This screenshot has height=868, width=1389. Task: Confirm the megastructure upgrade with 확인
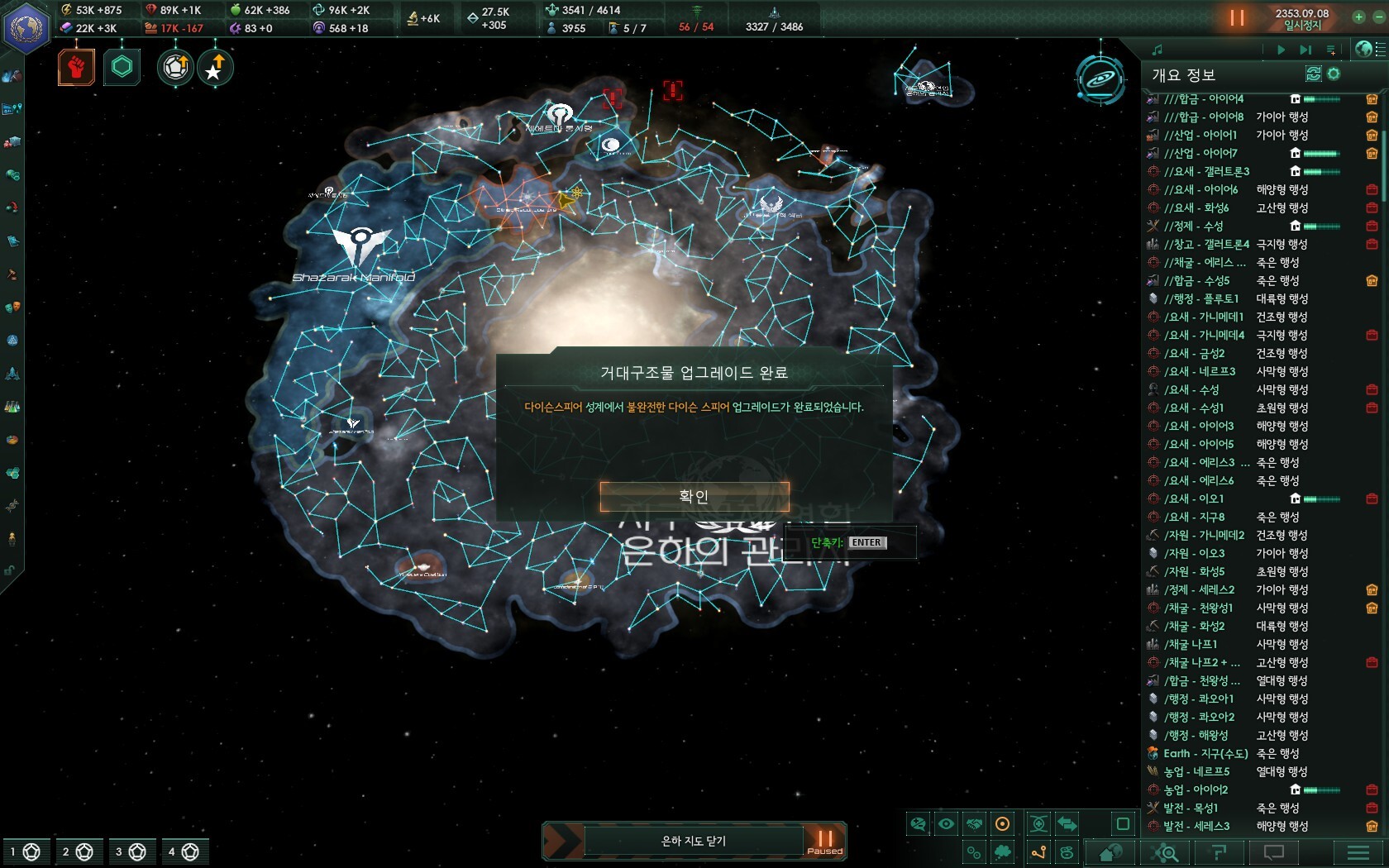point(694,497)
